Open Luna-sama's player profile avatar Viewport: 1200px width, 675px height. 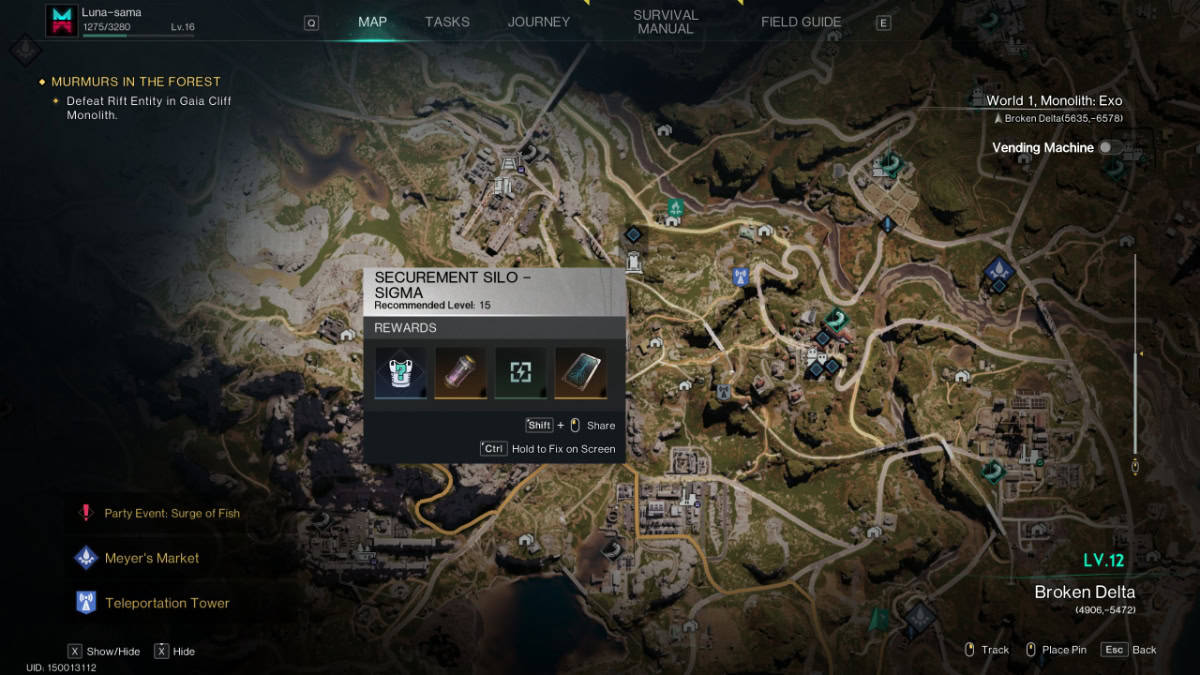(61, 20)
